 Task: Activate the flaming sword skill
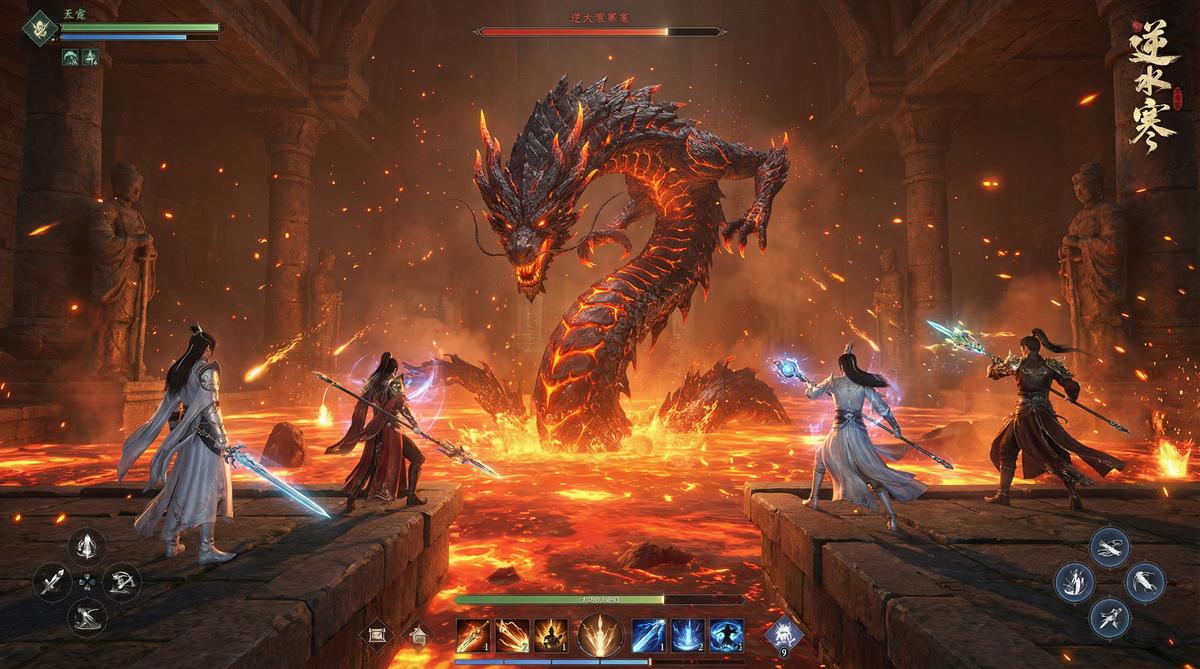[473, 634]
